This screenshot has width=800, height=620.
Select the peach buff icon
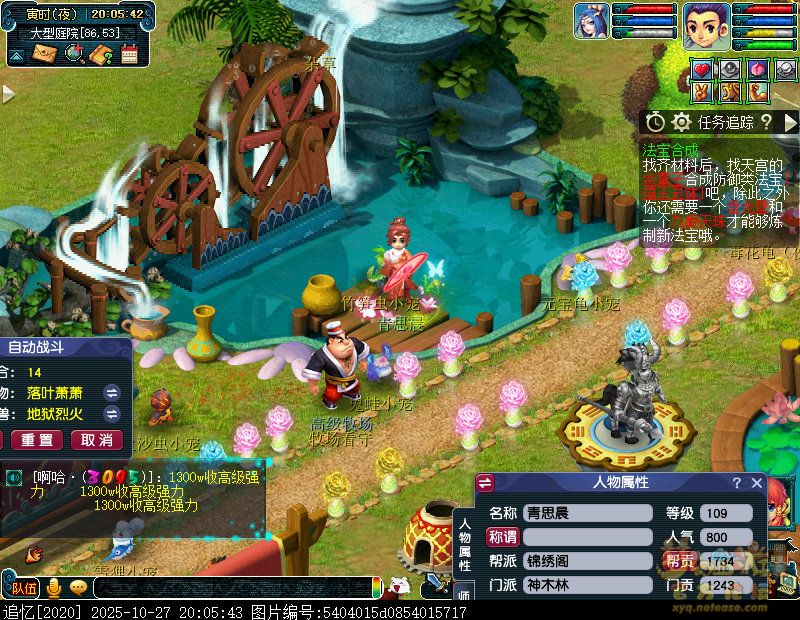(757, 70)
